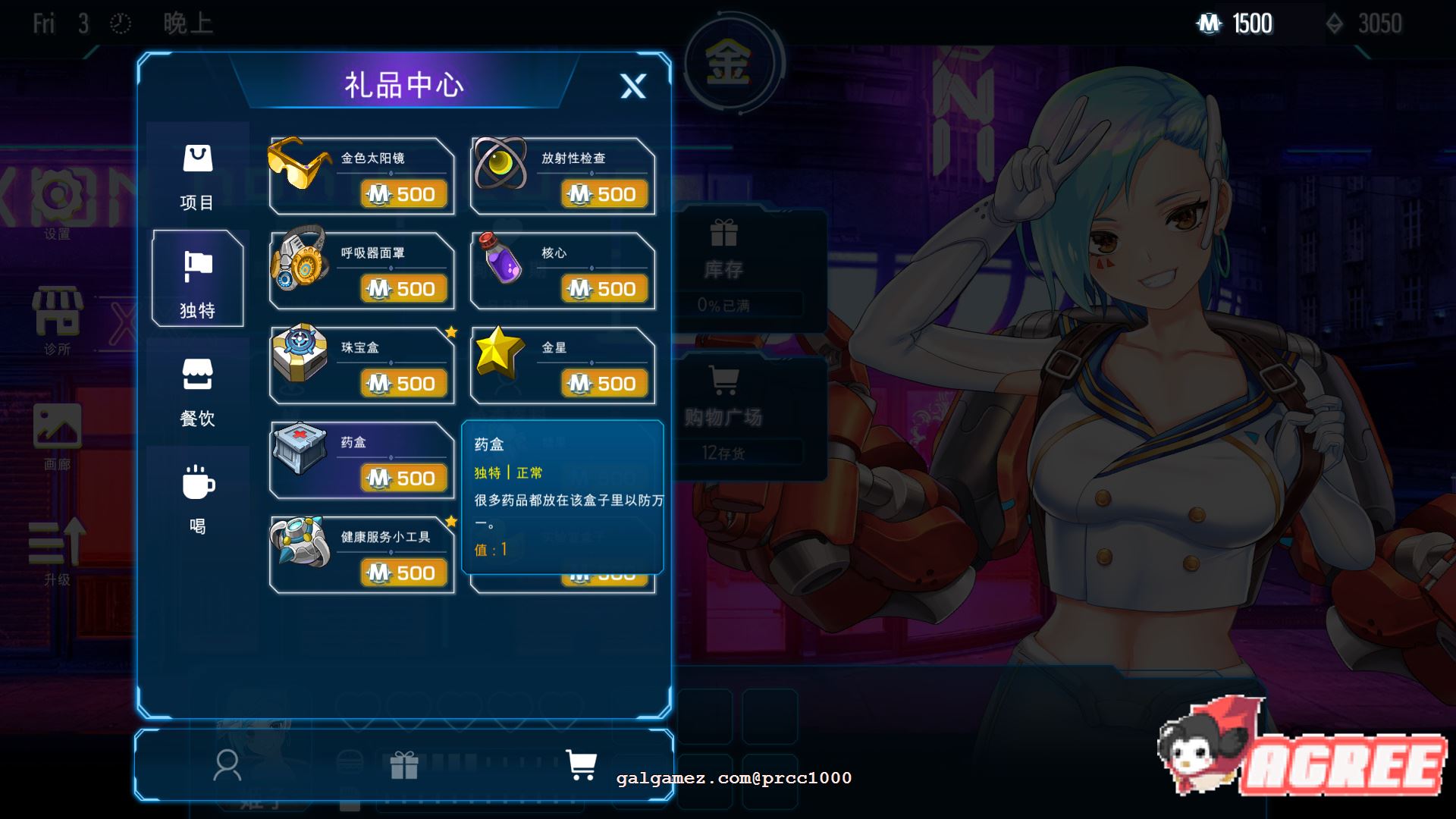The image size is (1456, 819).
Task: Purchase the 核心 item for 500
Action: tap(604, 289)
